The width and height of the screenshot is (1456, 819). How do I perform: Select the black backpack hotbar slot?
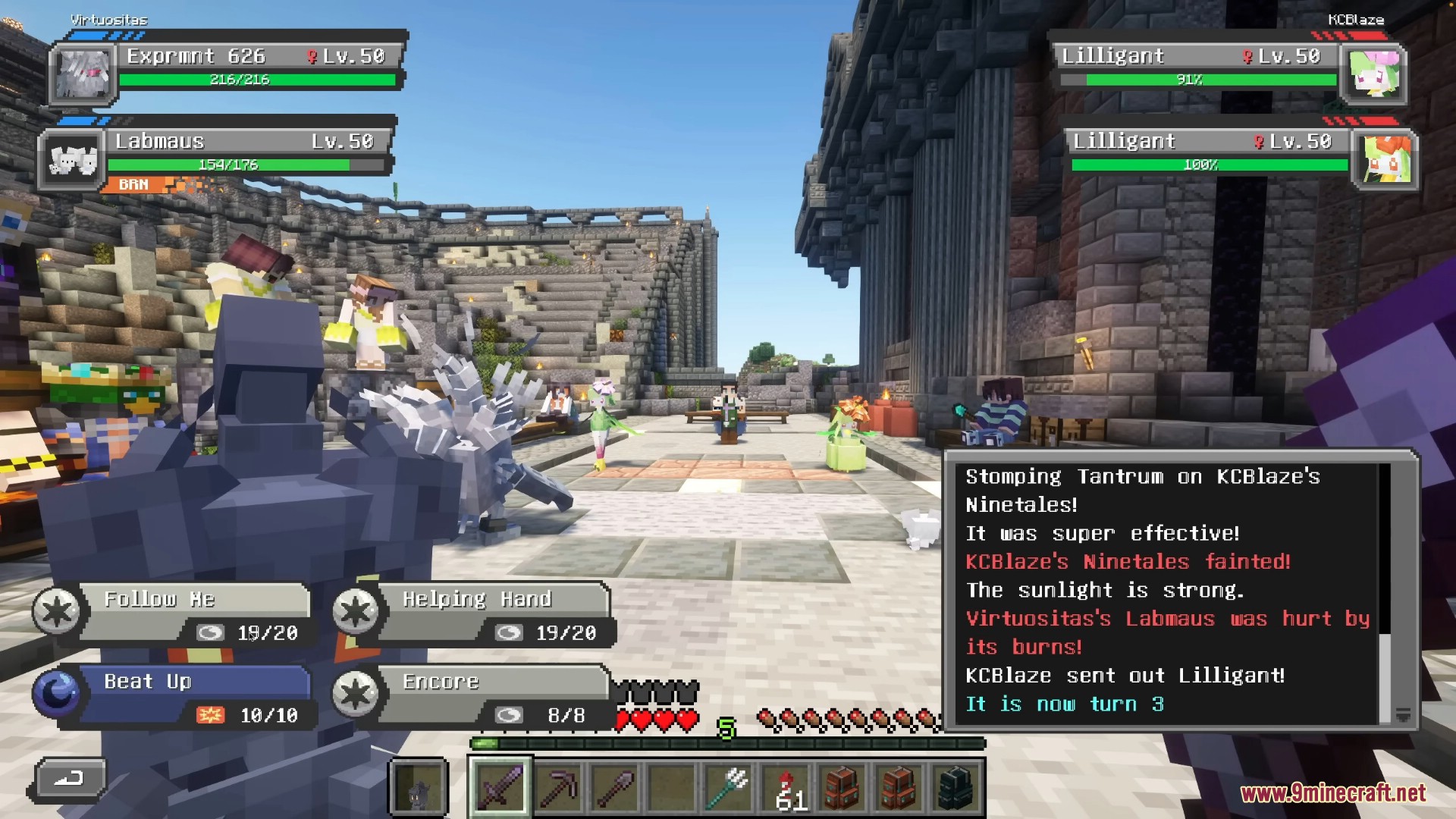point(955,787)
